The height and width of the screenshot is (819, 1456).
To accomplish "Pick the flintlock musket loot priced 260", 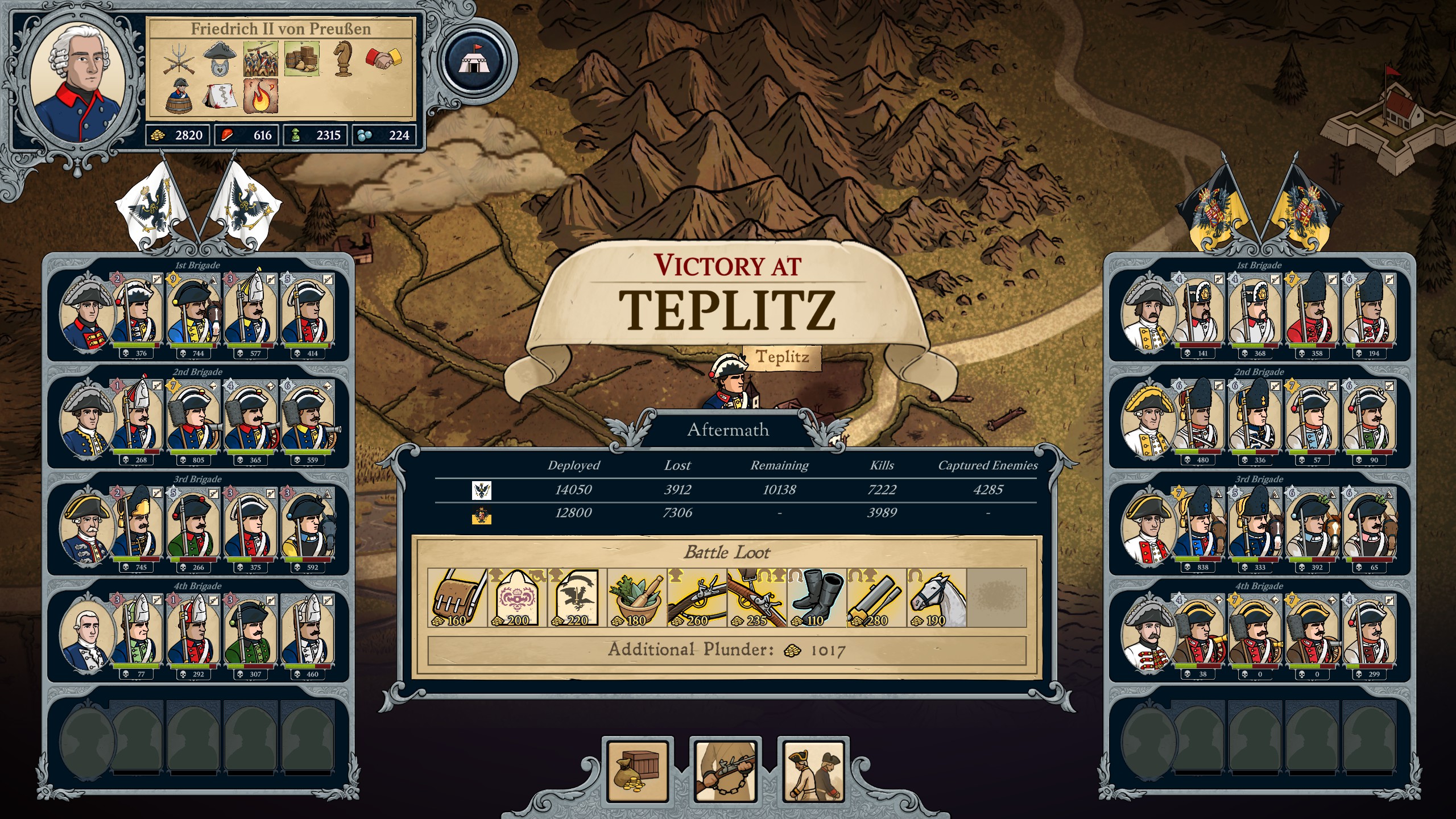I will (x=697, y=597).
